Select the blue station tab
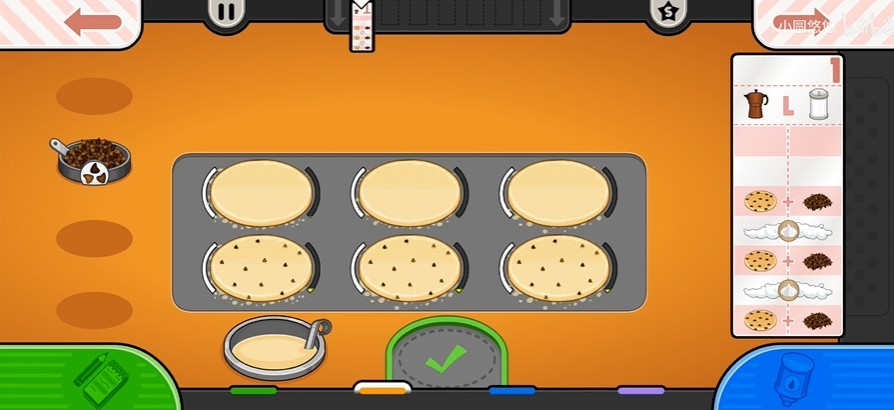Image resolution: width=894 pixels, height=410 pixels. tap(512, 390)
